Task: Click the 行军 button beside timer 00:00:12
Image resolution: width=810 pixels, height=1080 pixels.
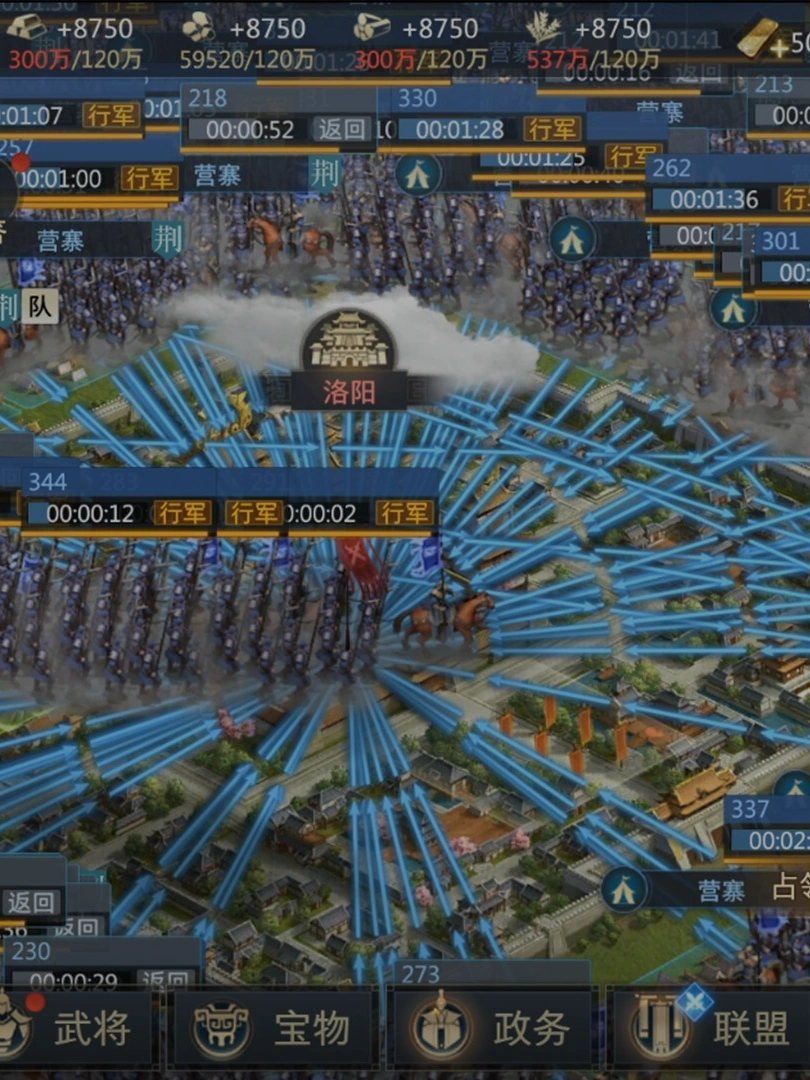Action: click(x=182, y=514)
